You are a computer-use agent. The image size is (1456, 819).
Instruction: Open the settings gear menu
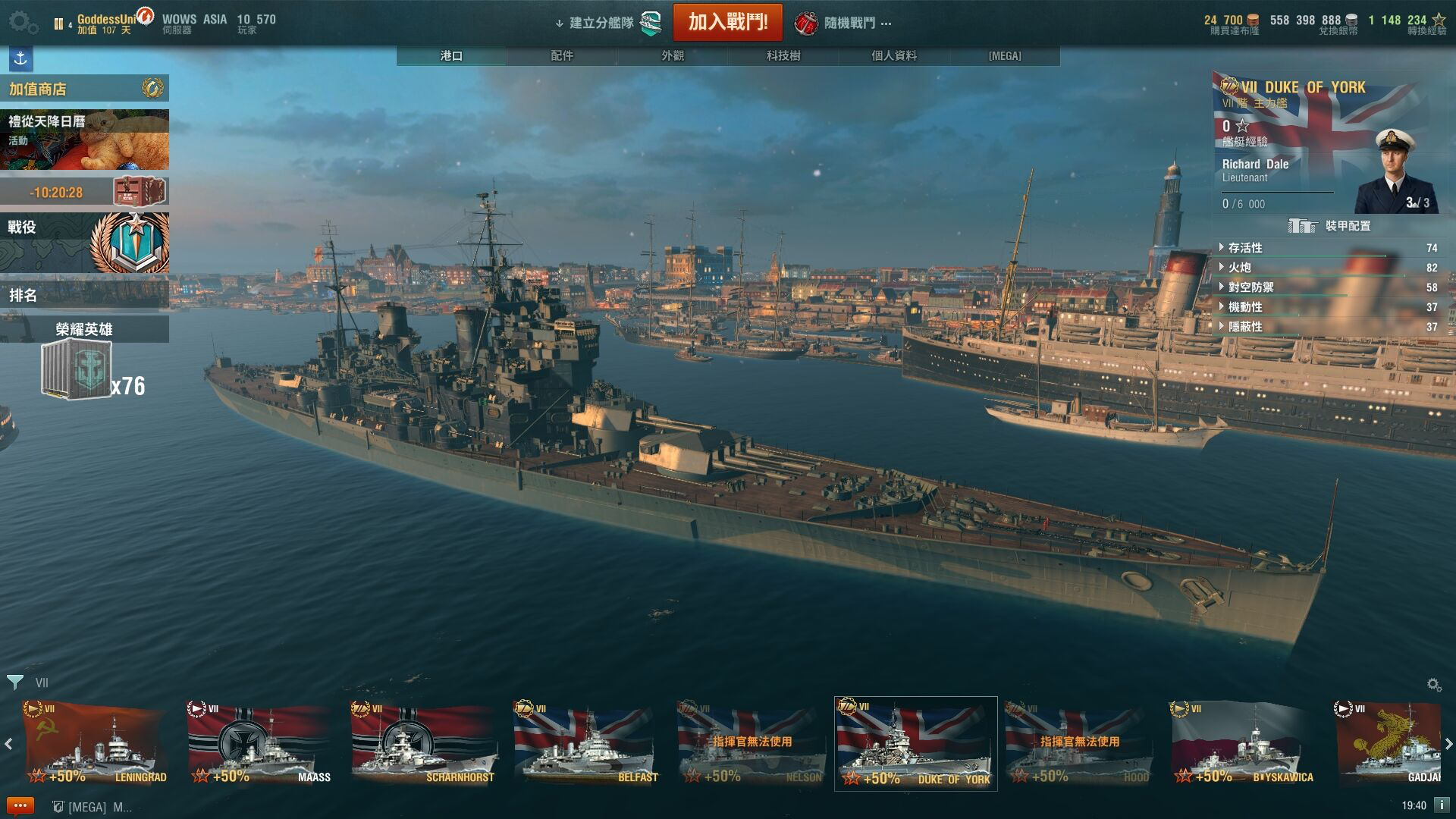(23, 22)
